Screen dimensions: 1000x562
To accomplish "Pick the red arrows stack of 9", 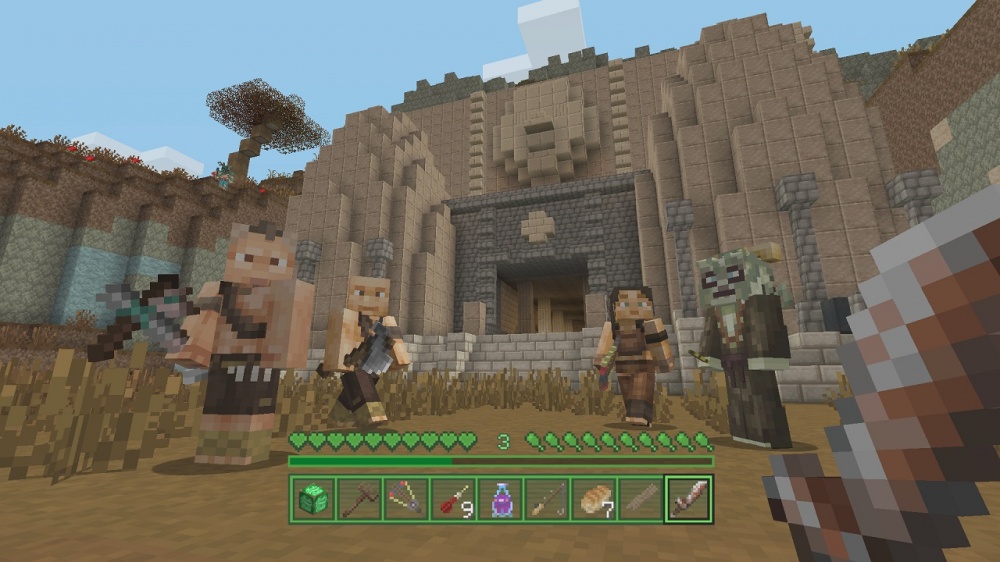I will coord(454,499).
